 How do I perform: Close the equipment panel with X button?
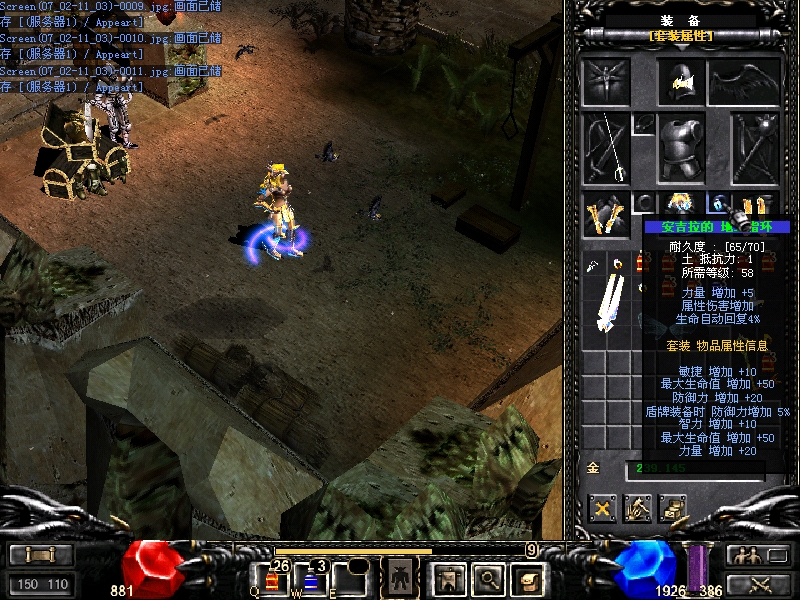602,509
